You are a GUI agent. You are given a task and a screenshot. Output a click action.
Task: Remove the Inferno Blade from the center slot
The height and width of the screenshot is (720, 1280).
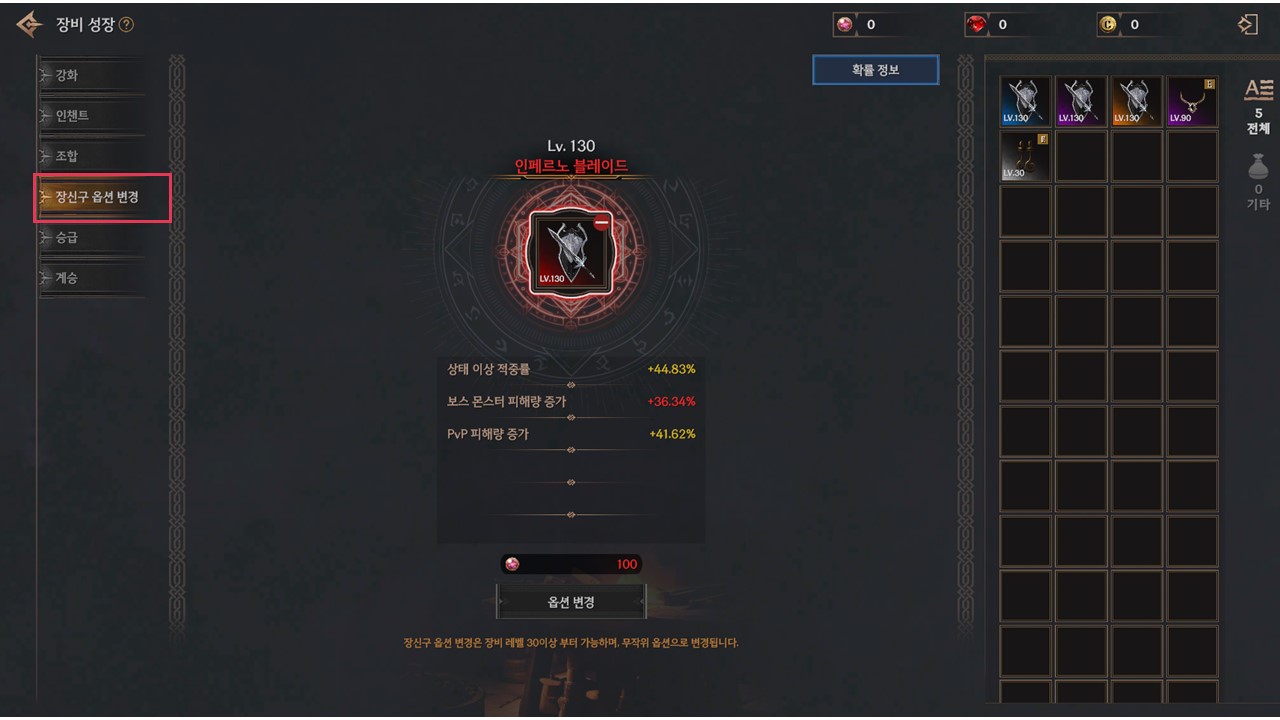(601, 225)
